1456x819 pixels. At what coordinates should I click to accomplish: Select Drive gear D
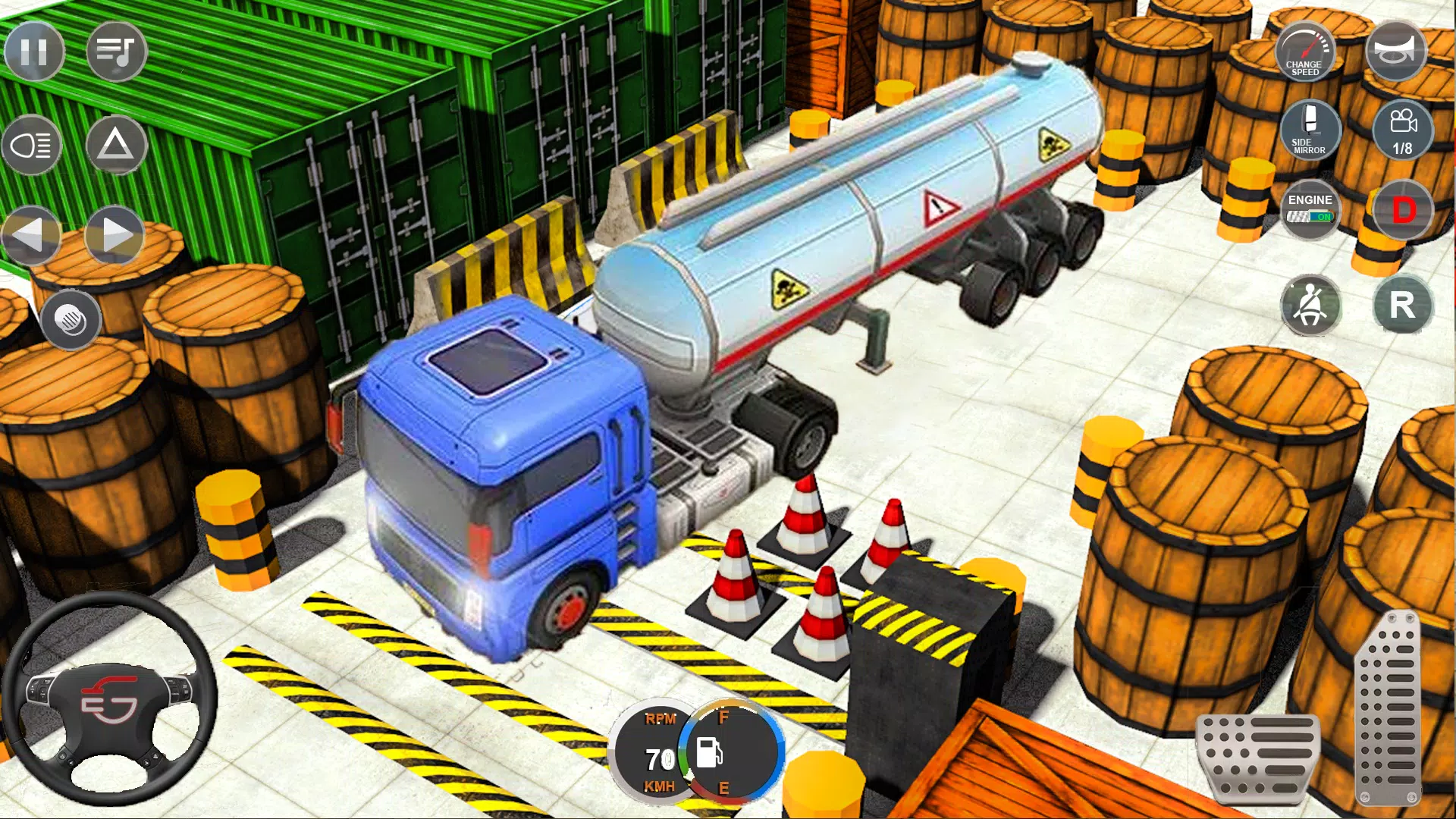pyautogui.click(x=1403, y=210)
